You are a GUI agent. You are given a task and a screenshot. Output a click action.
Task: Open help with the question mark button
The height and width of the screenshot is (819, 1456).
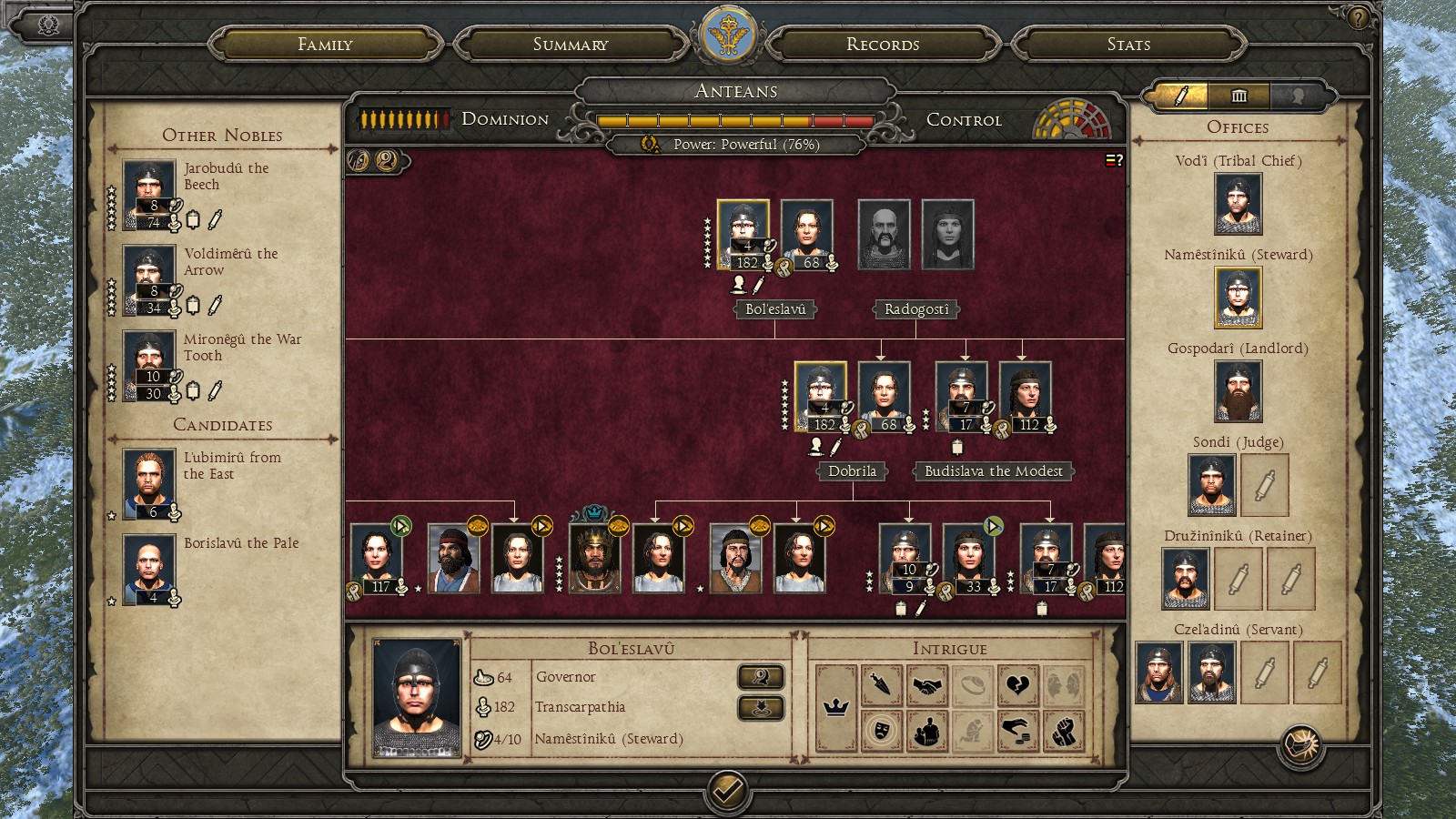click(x=1358, y=17)
